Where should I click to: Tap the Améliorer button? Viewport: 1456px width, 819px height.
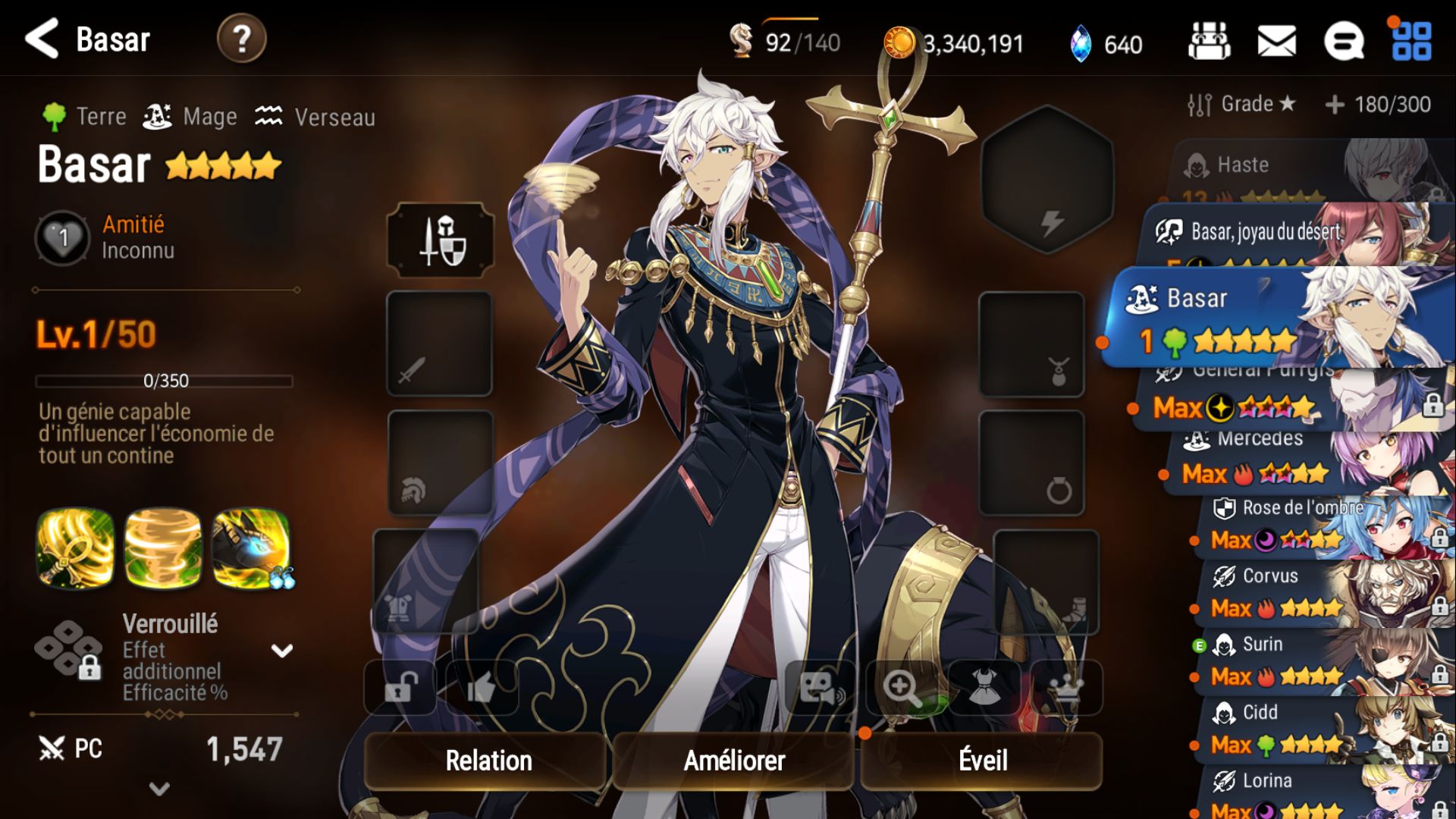[x=734, y=760]
